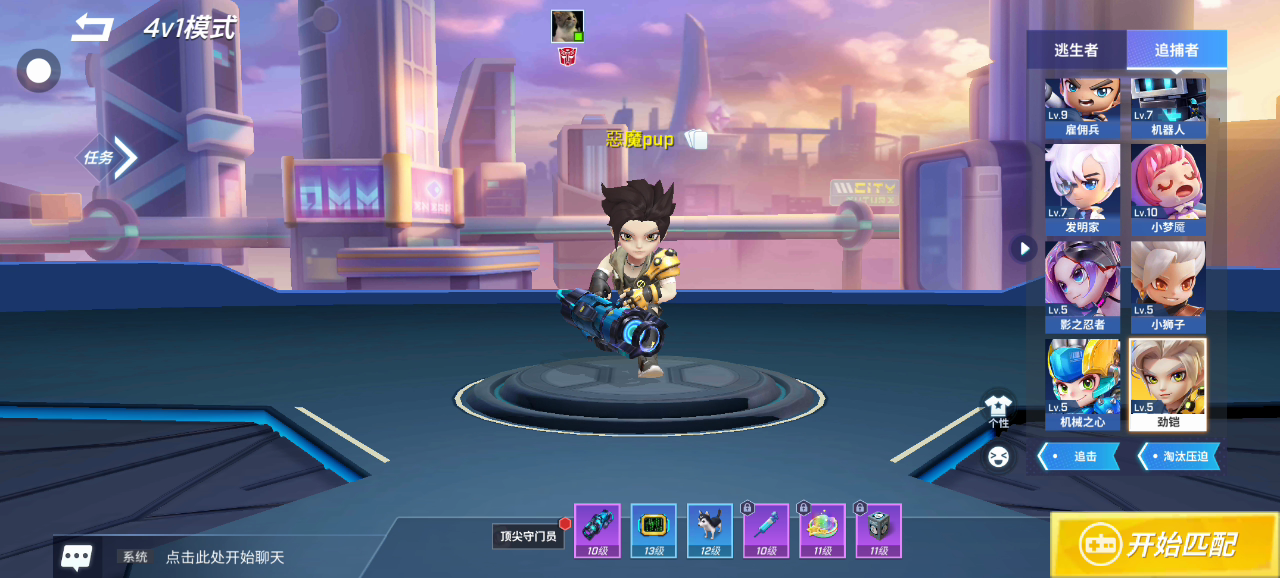Viewport: 1280px width, 578px height.
Task: Select the 小梦魇 character
Action: 1168,189
